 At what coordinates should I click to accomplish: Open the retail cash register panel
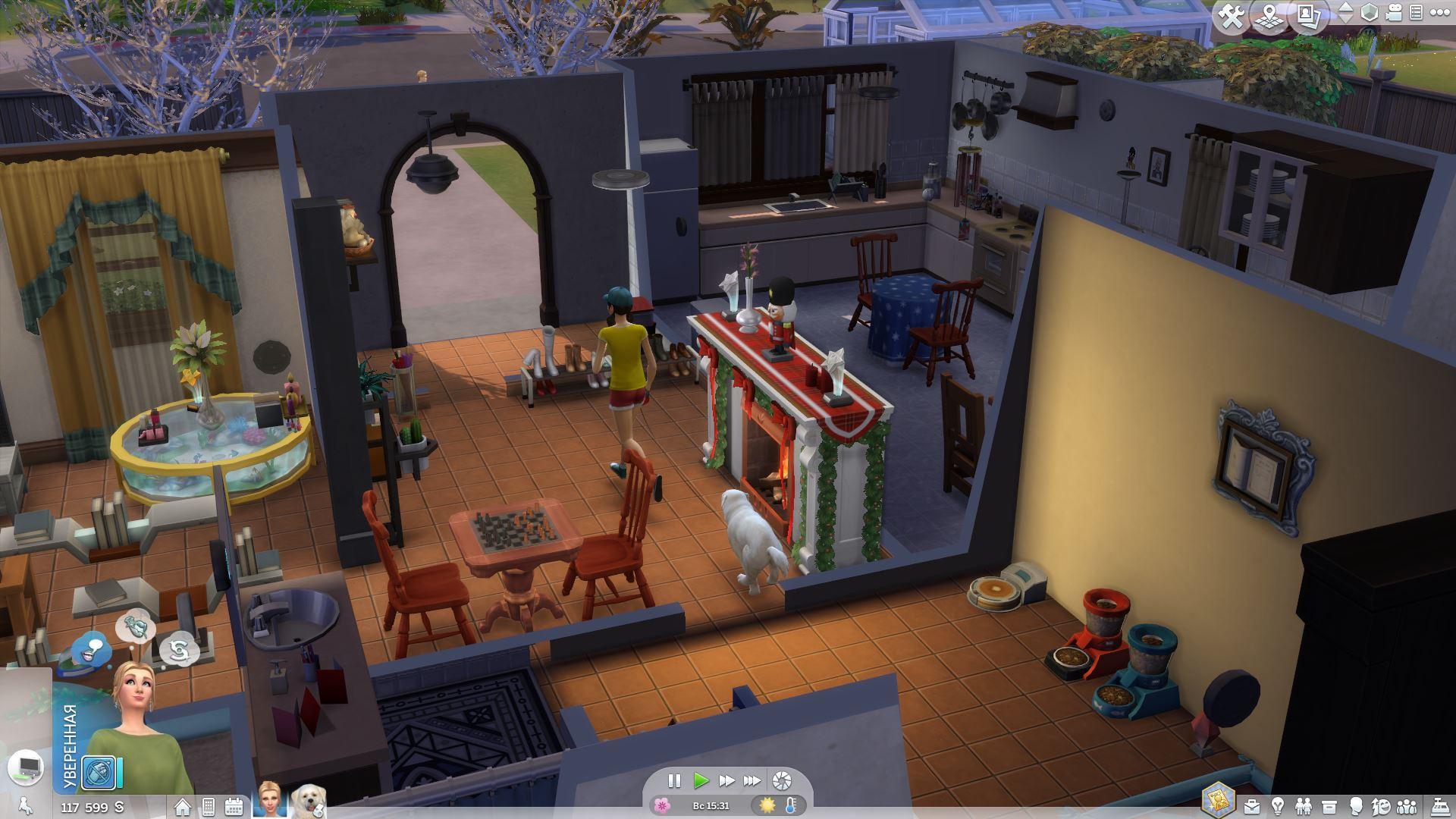1438,806
